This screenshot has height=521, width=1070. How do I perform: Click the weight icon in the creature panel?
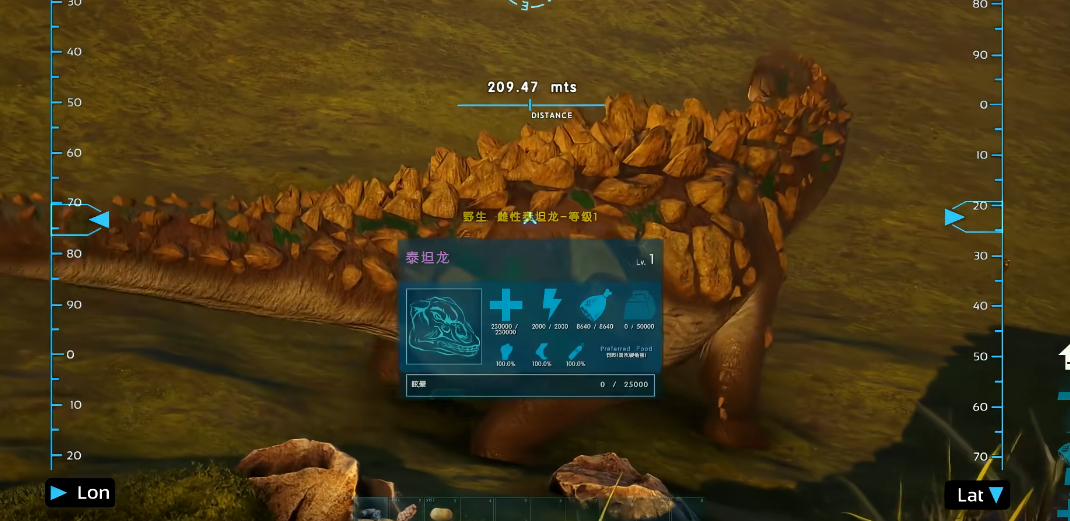[639, 304]
